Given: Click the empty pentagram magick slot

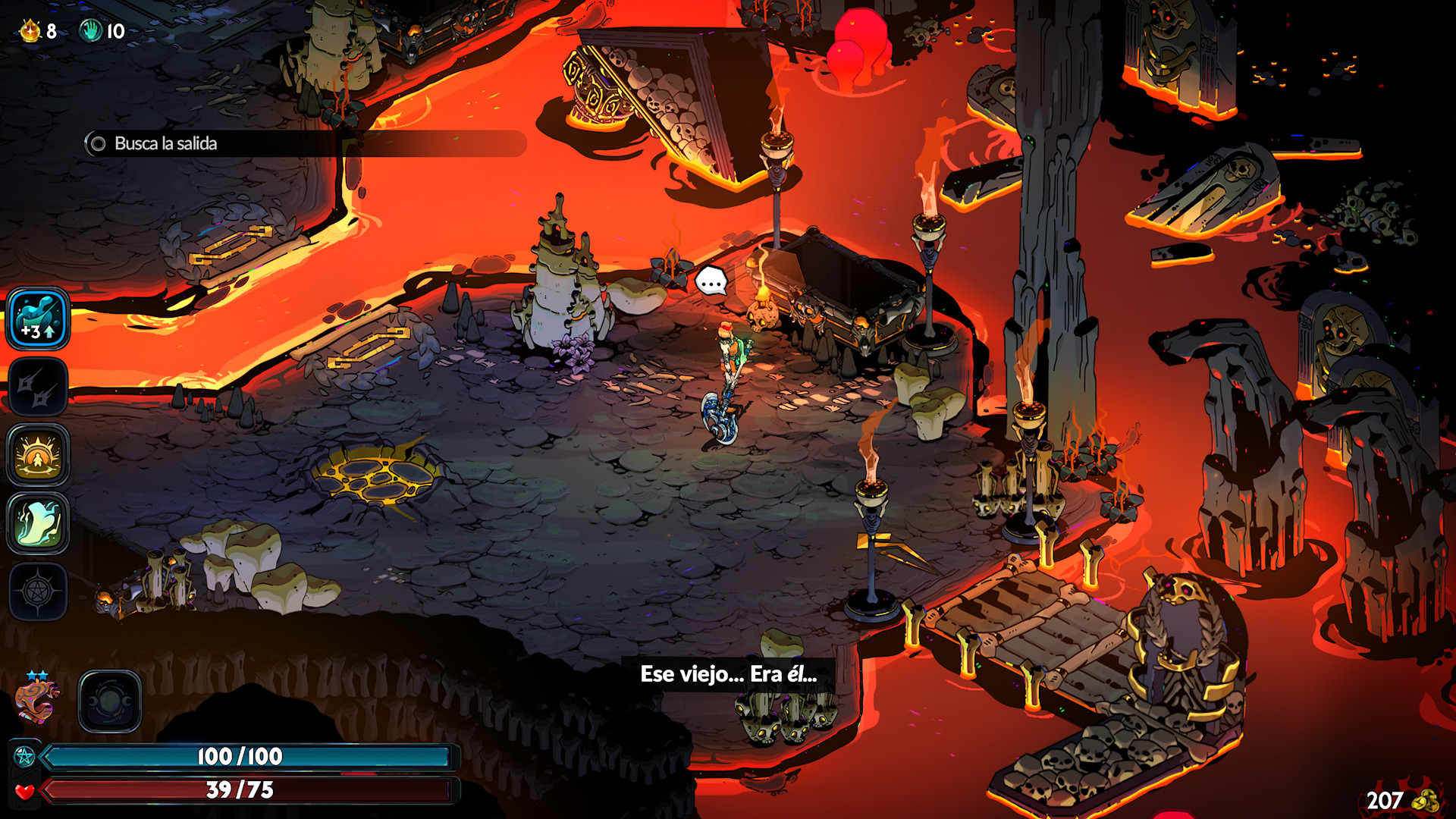Looking at the screenshot, I should [38, 591].
